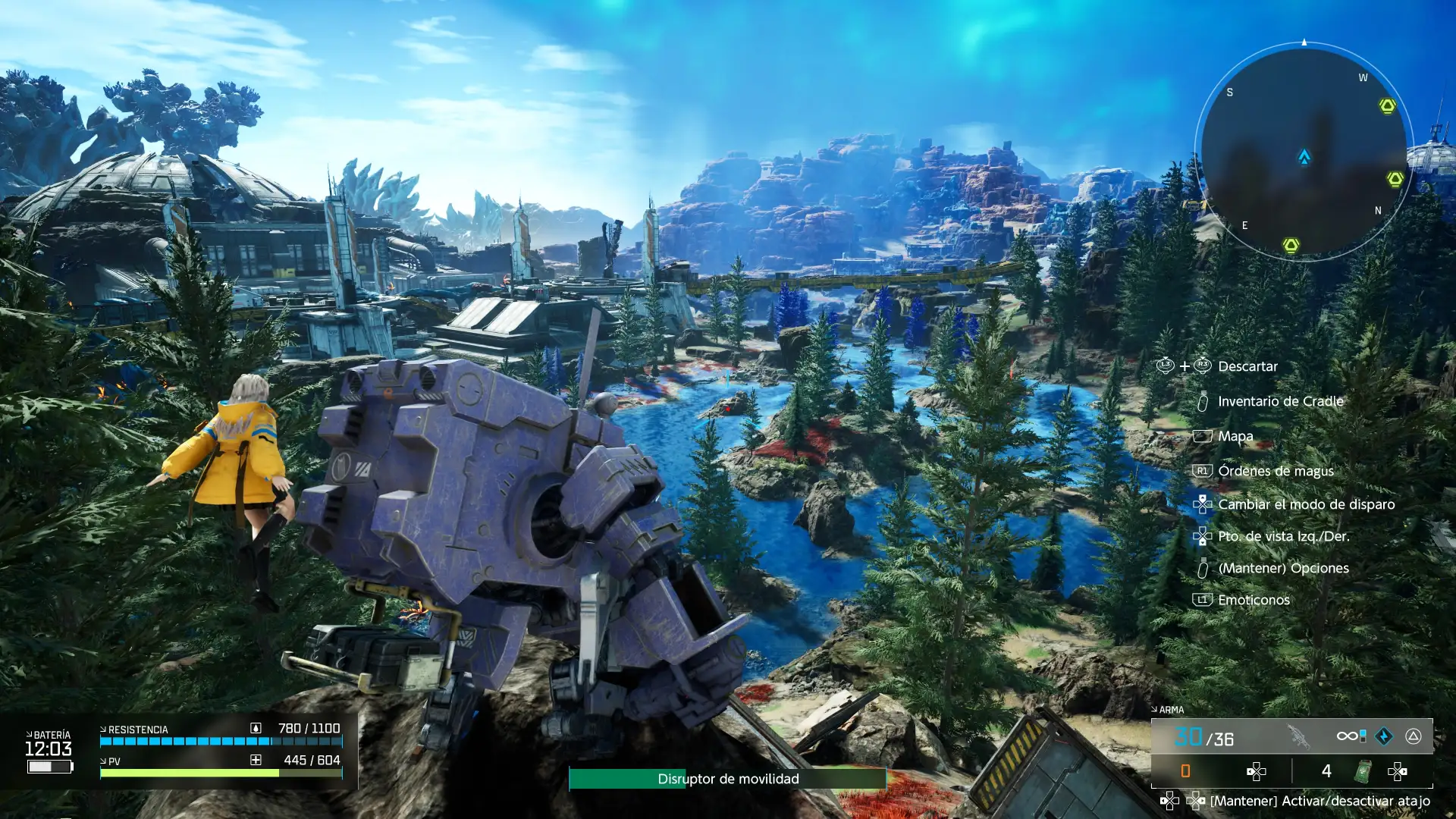The height and width of the screenshot is (819, 1456).
Task: Expand the (Mantener) Opciones entry
Action: (x=1203, y=568)
